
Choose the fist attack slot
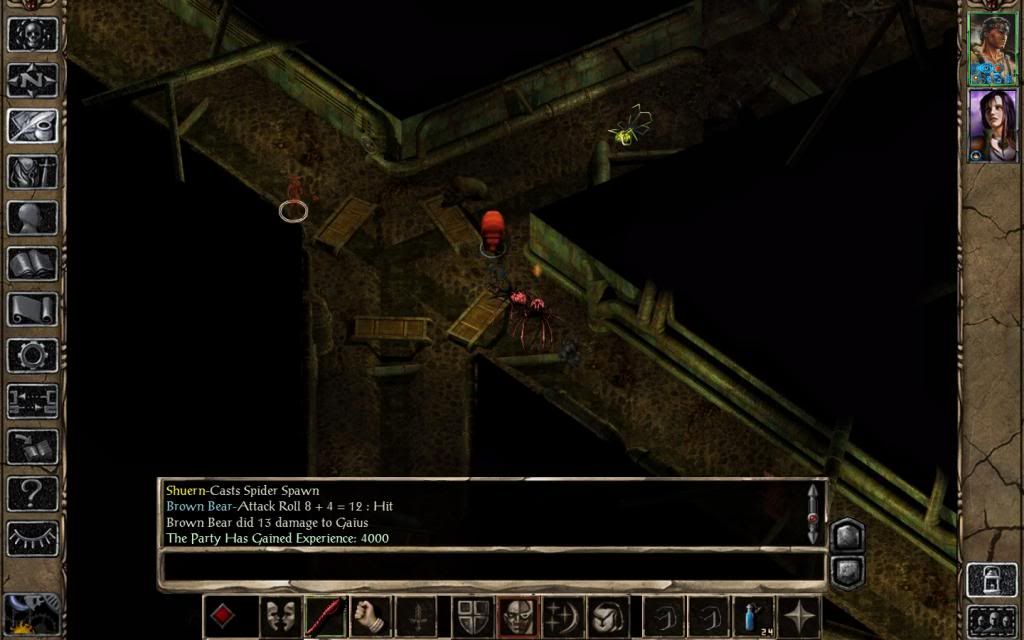pyautogui.click(x=371, y=616)
